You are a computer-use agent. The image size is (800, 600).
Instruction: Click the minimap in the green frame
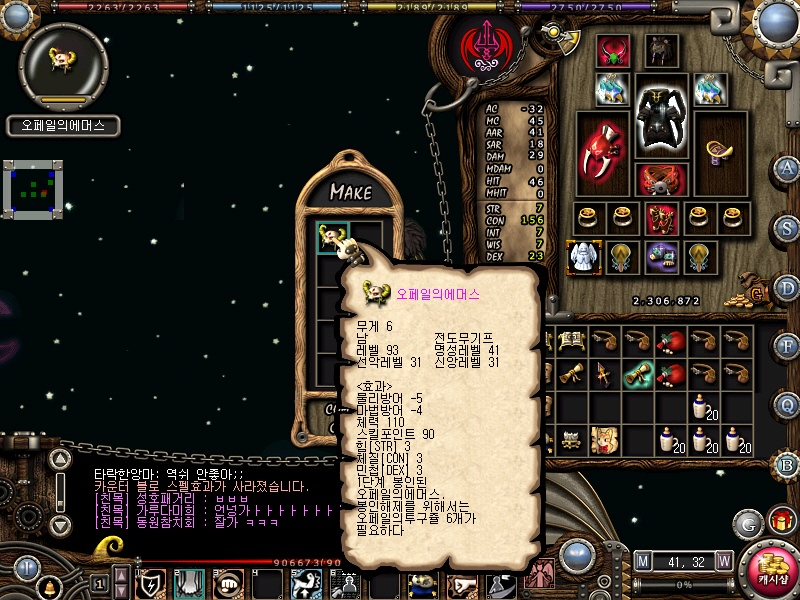coord(33,187)
